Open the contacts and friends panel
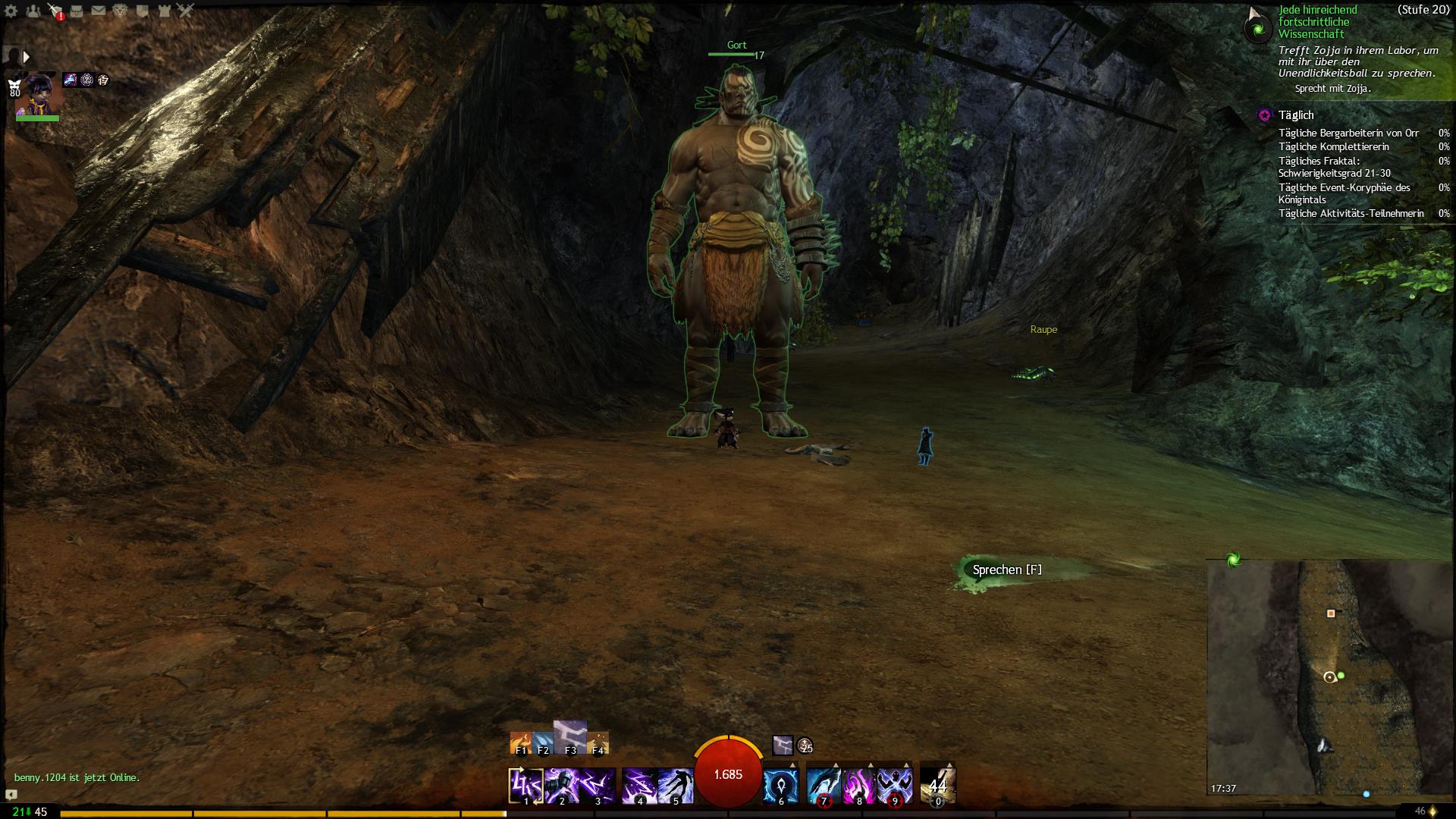Screen dimensions: 1456x819 (x=33, y=11)
